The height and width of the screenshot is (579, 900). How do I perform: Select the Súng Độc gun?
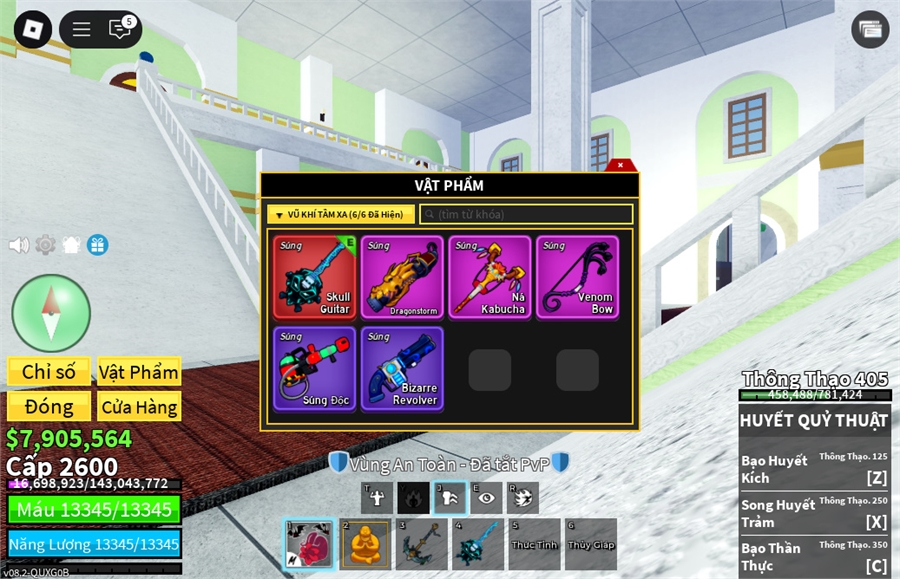coord(315,368)
